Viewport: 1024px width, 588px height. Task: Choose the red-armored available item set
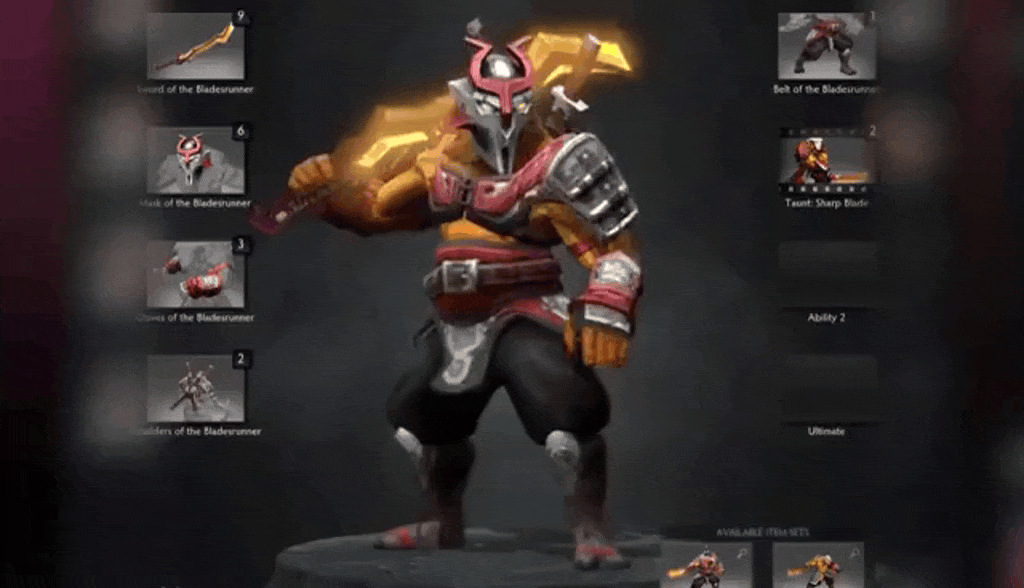706,566
